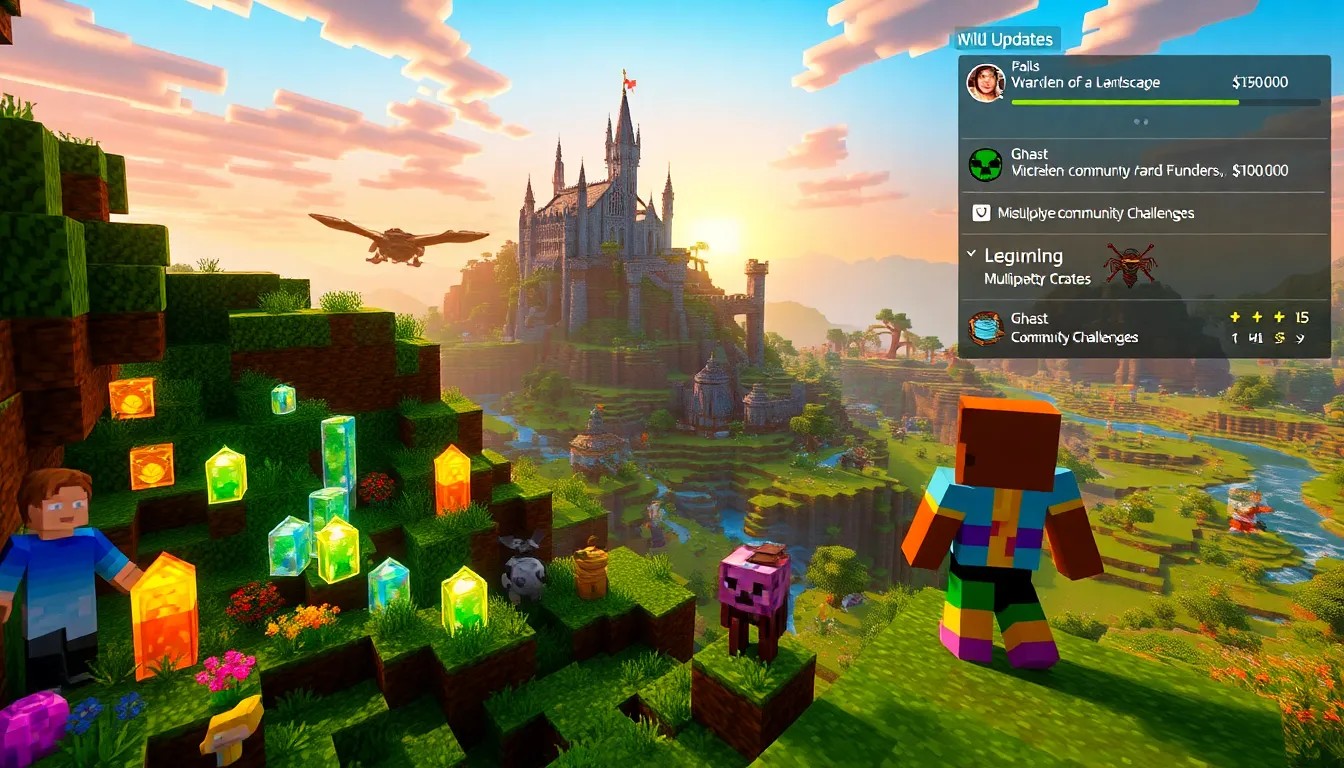1344x768 pixels.
Task: Collapse the Legiming section arrow
Action: pos(971,255)
